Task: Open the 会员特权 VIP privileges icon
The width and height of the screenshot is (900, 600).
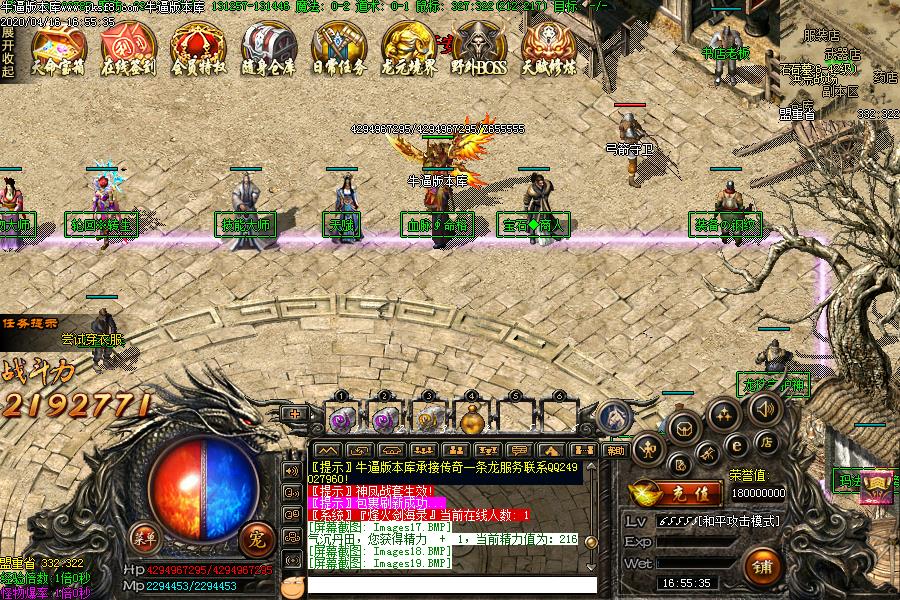Action: (x=197, y=48)
